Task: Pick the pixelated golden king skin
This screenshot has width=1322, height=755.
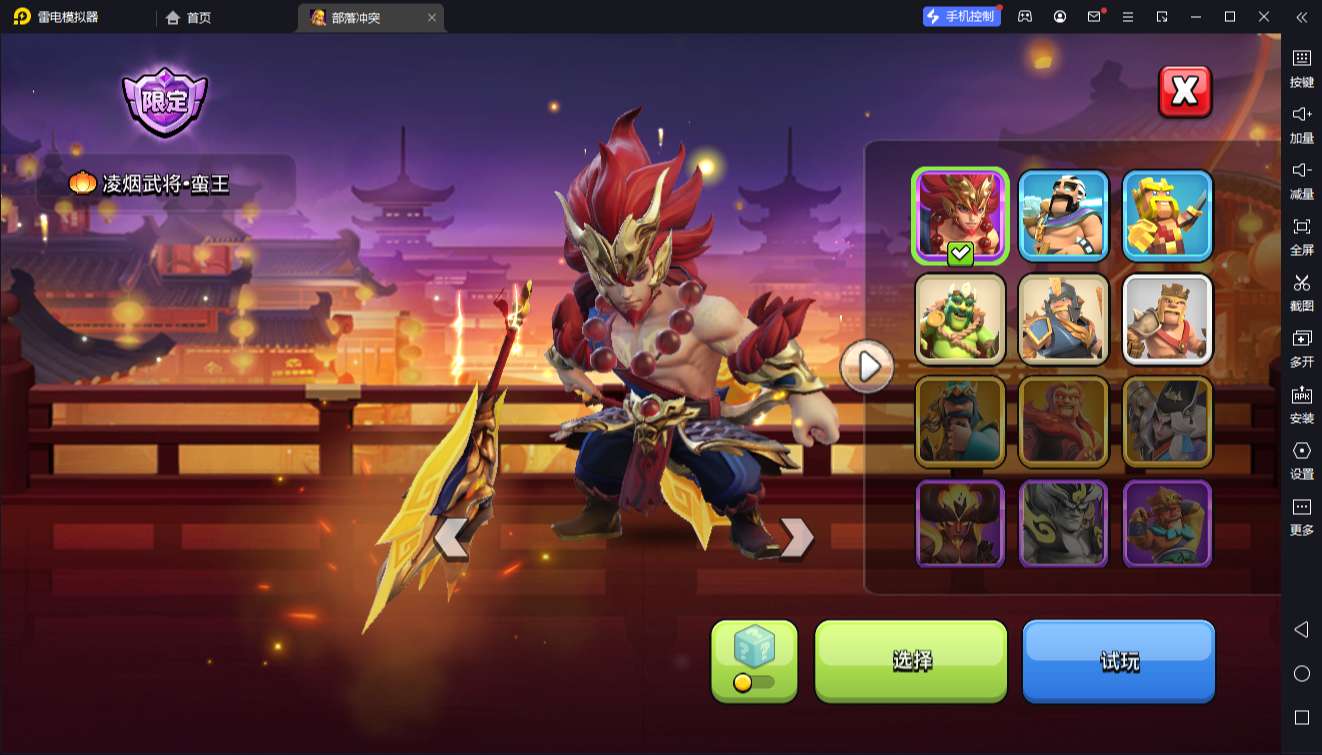Action: pos(1167,215)
